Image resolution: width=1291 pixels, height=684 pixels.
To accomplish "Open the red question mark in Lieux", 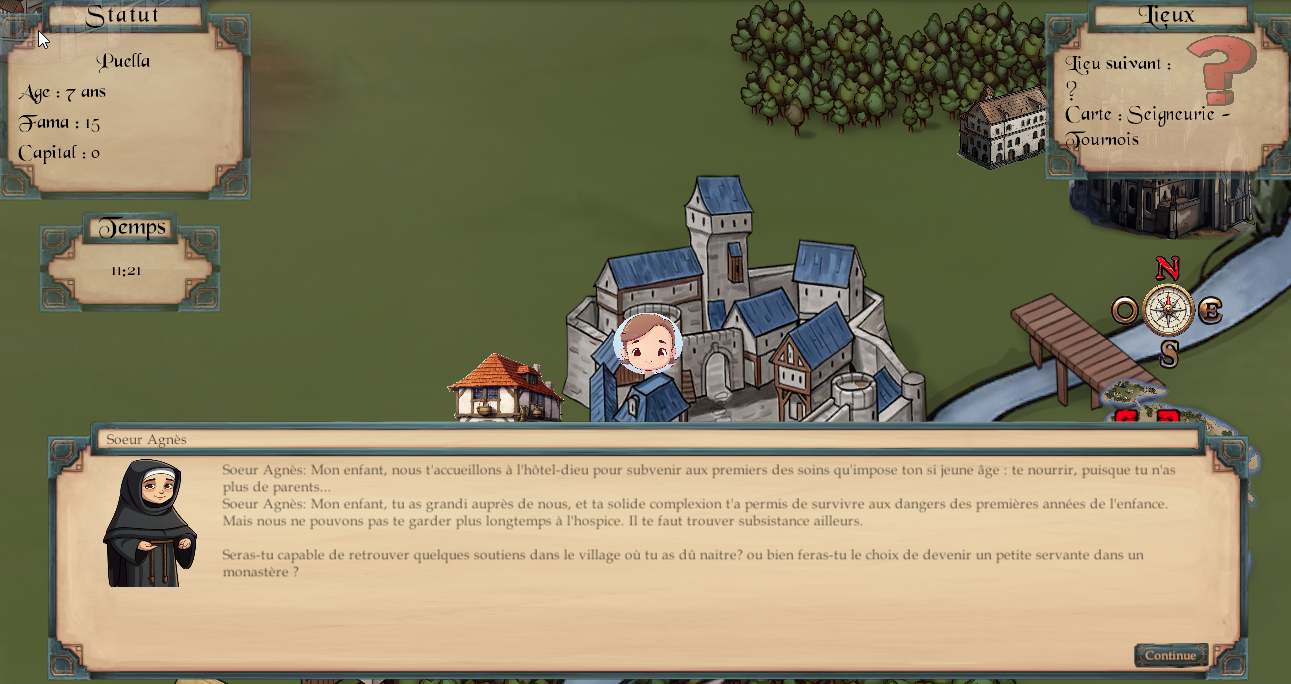I will pyautogui.click(x=1221, y=68).
